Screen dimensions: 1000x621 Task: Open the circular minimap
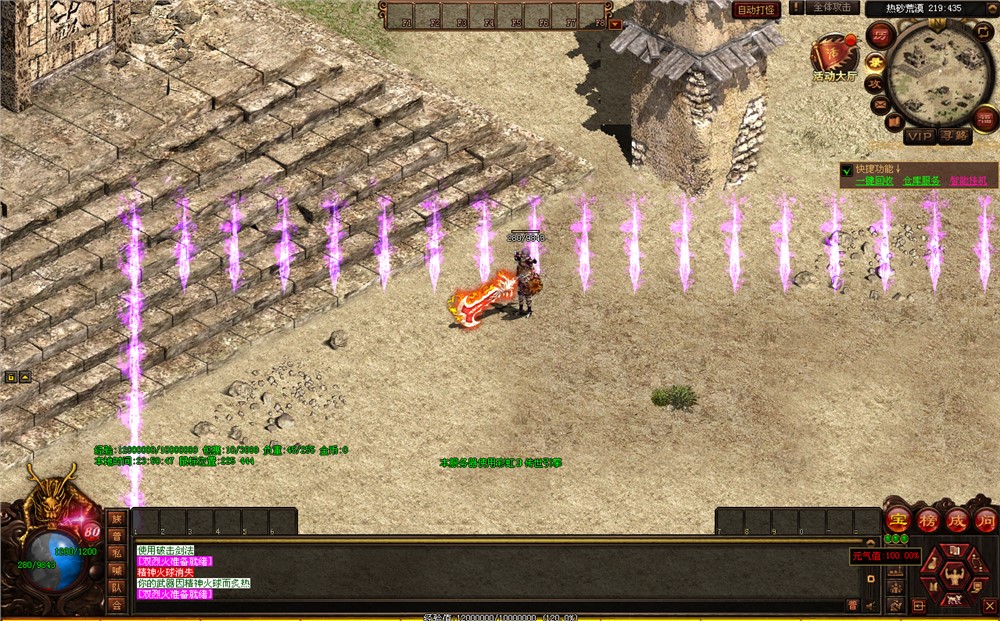[939, 68]
